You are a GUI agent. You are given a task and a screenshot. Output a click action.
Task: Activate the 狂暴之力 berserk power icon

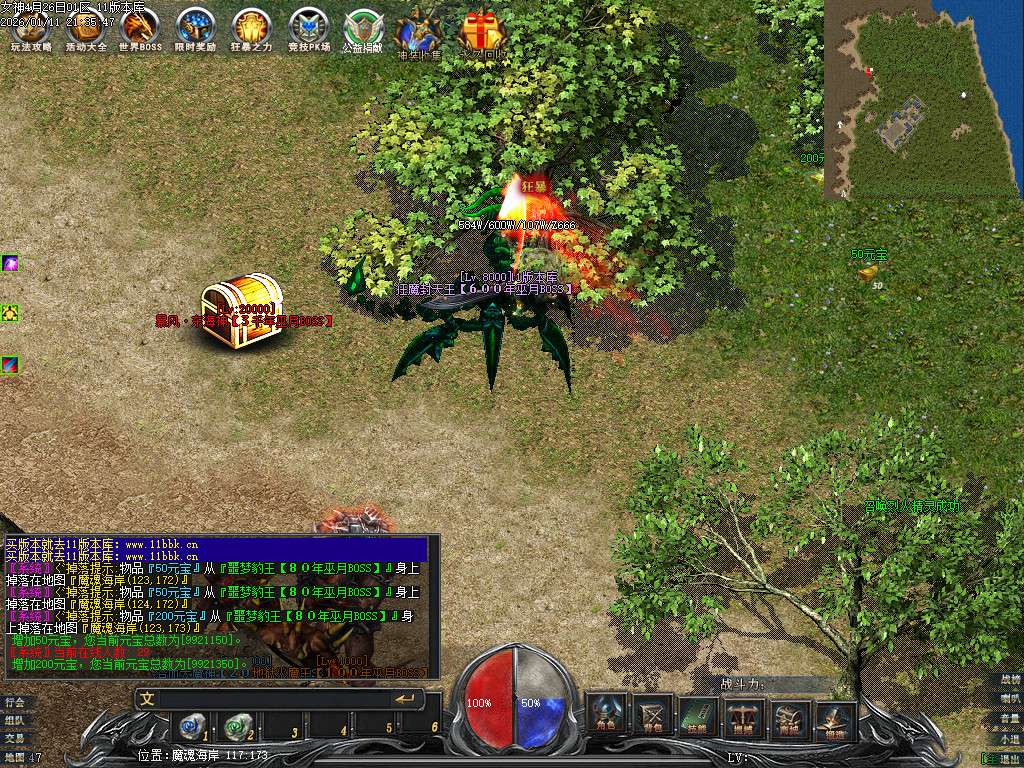pos(251,28)
